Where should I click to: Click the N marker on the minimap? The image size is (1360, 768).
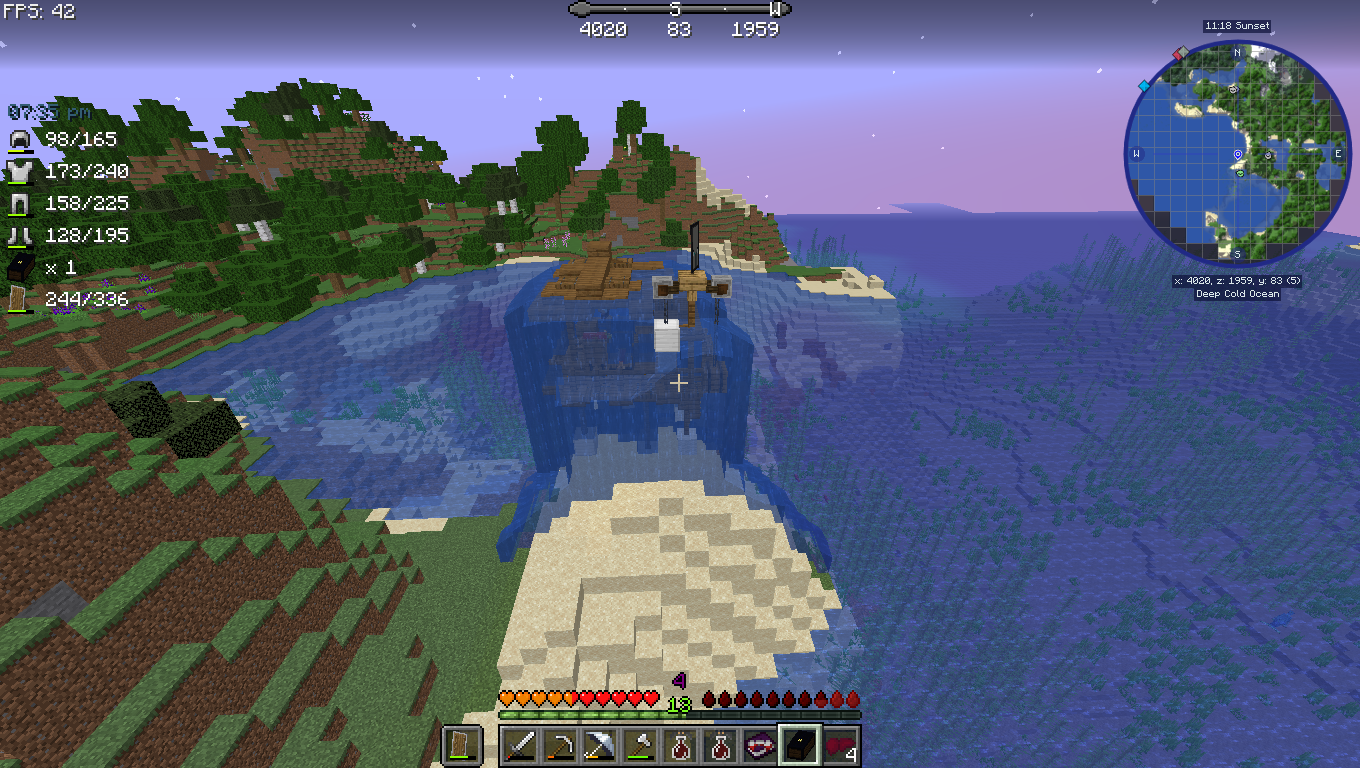[x=1236, y=54]
